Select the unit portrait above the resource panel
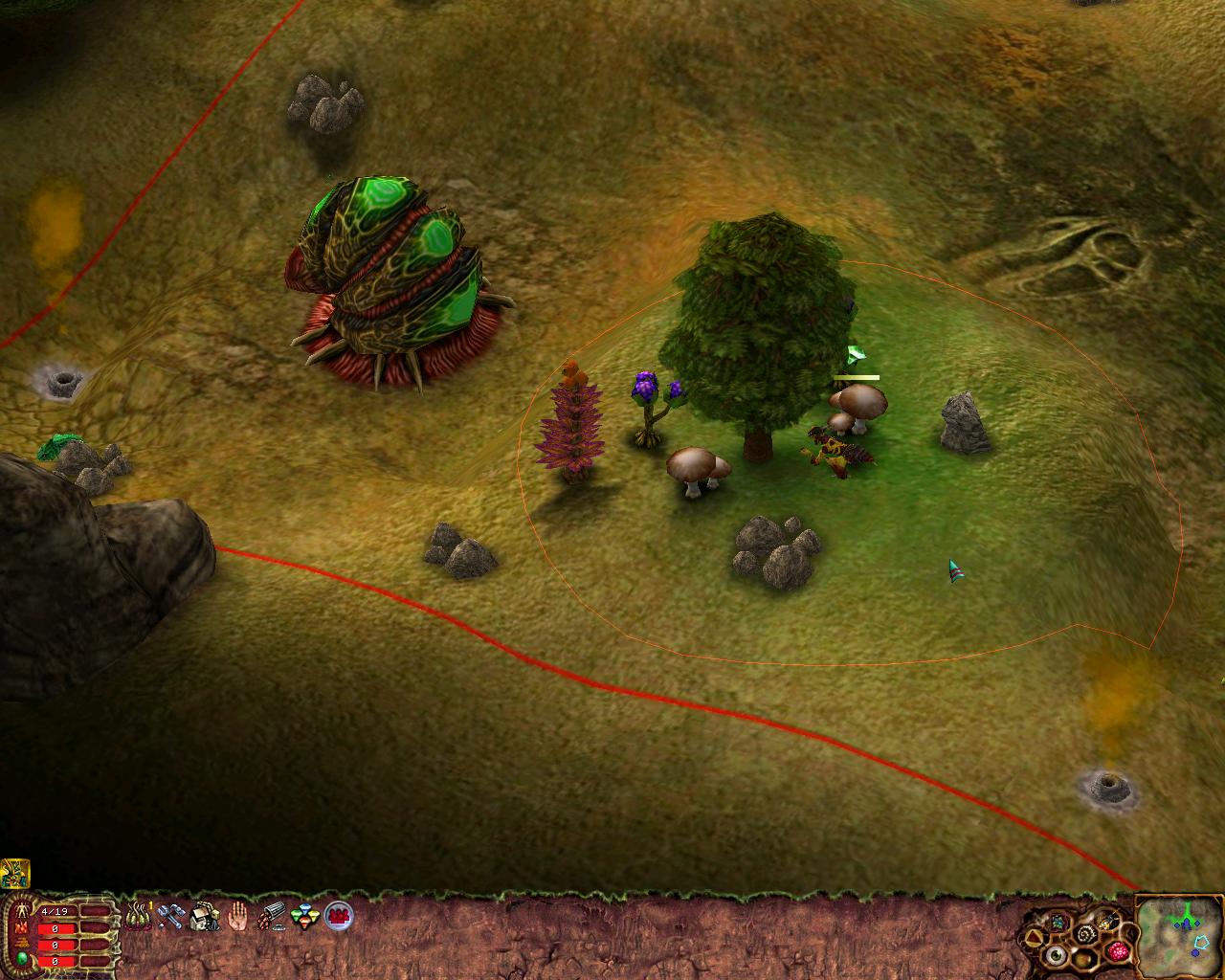 [x=15, y=873]
